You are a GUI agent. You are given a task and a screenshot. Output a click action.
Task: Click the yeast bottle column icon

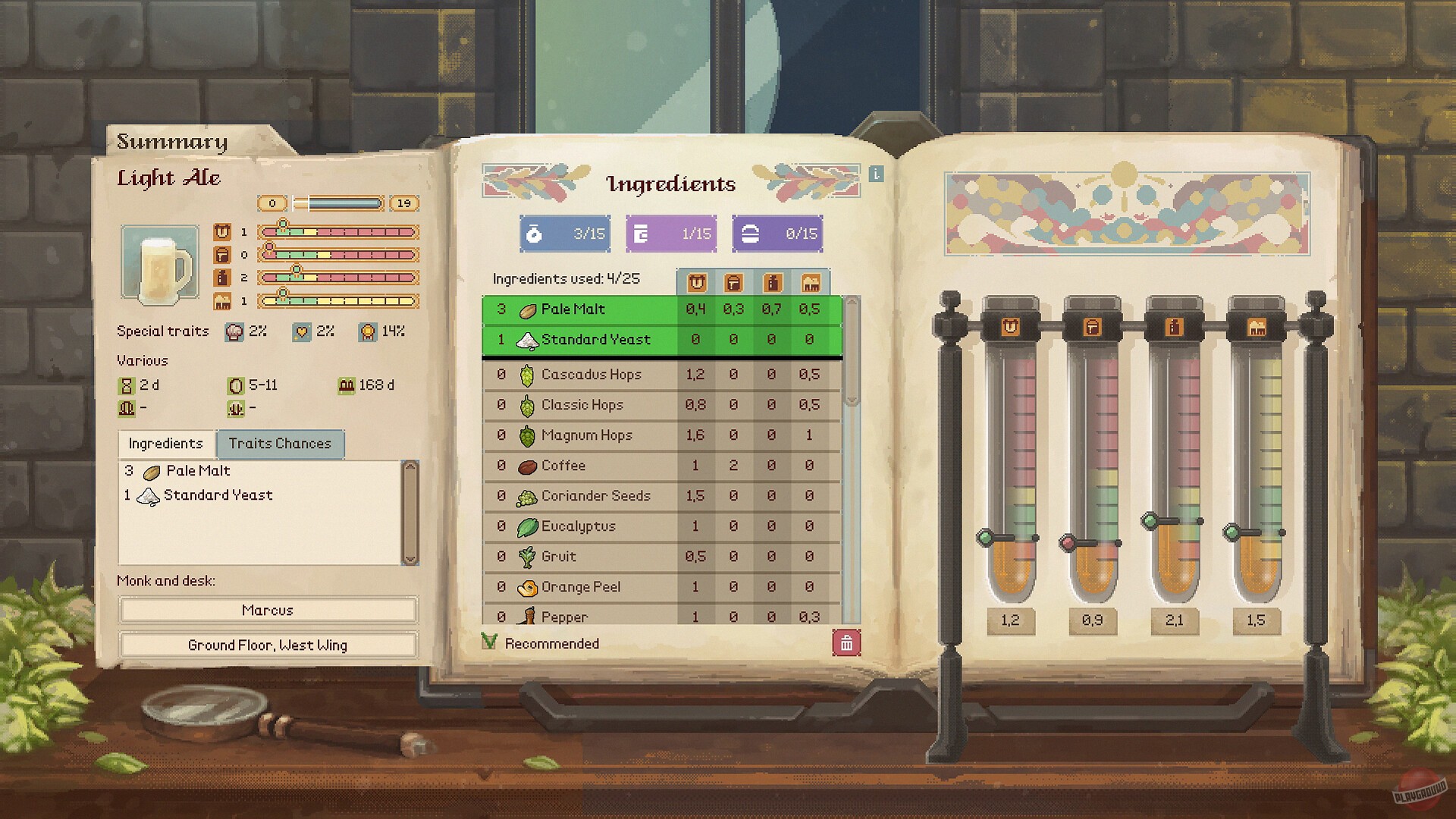pos(772,282)
